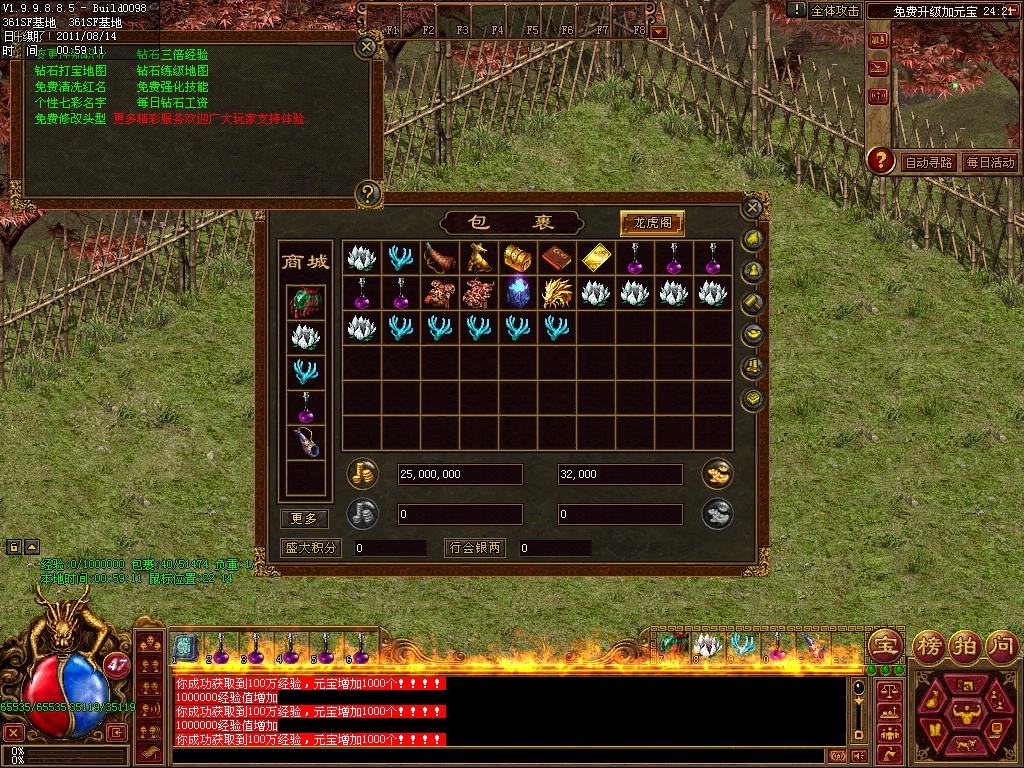
Task: Open the 行会银两 button
Action: [x=475, y=548]
